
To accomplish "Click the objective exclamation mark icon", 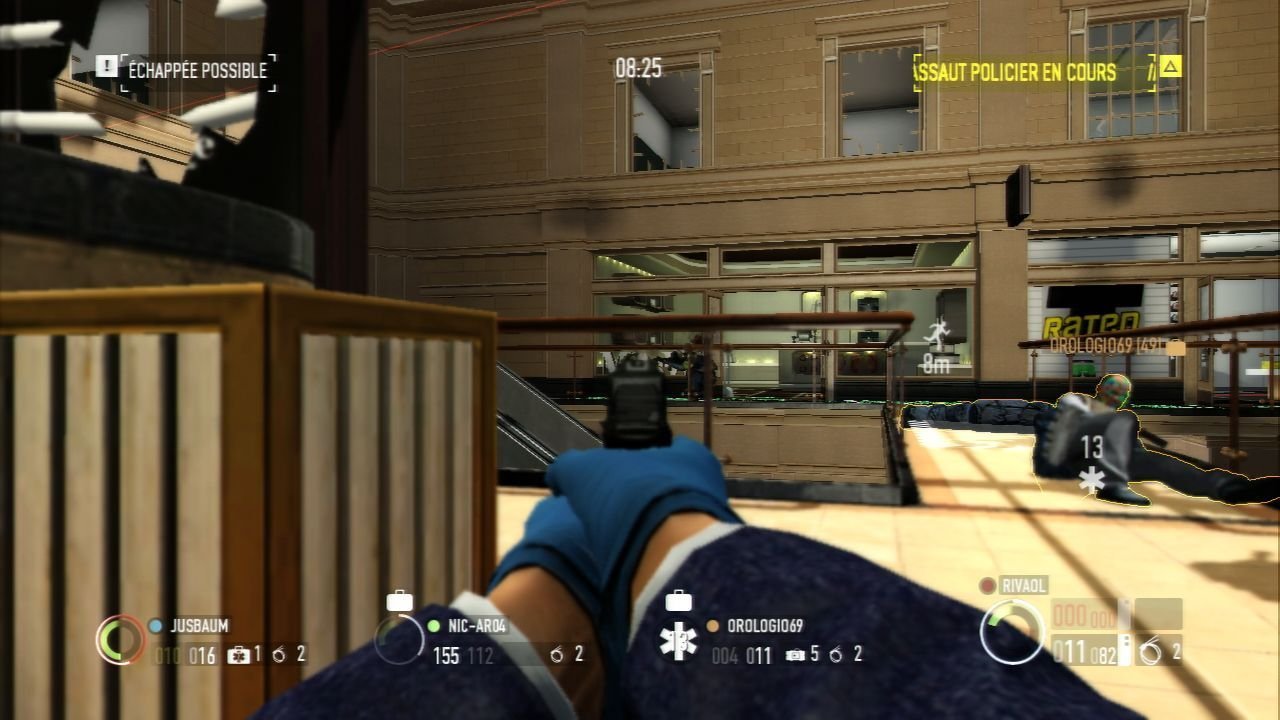I will (x=106, y=66).
